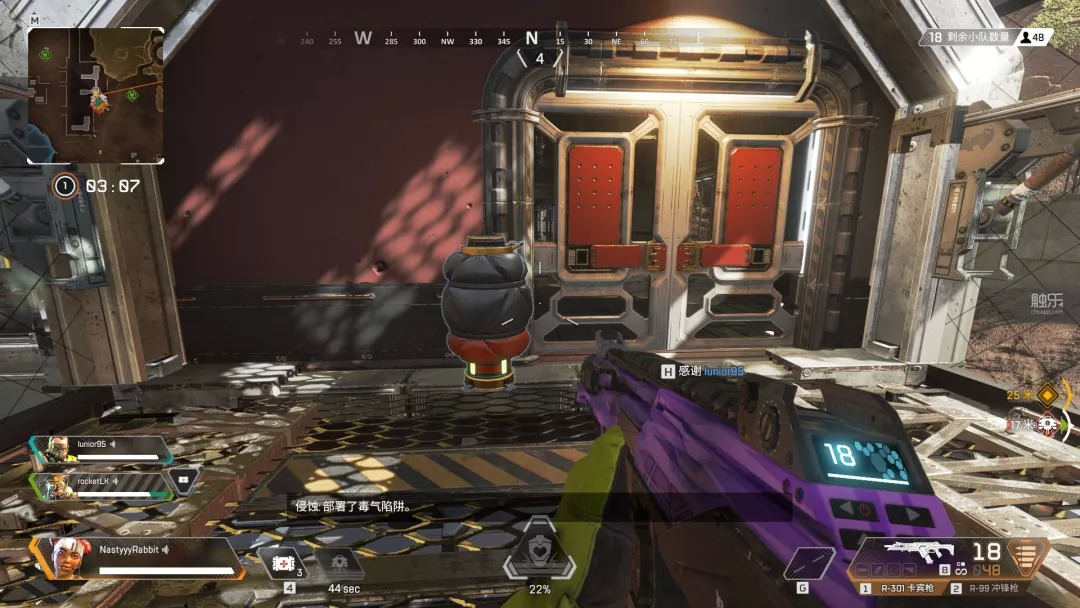This screenshot has width=1080, height=608.
Task: Click the active R-301 weapon icon
Action: (x=915, y=552)
